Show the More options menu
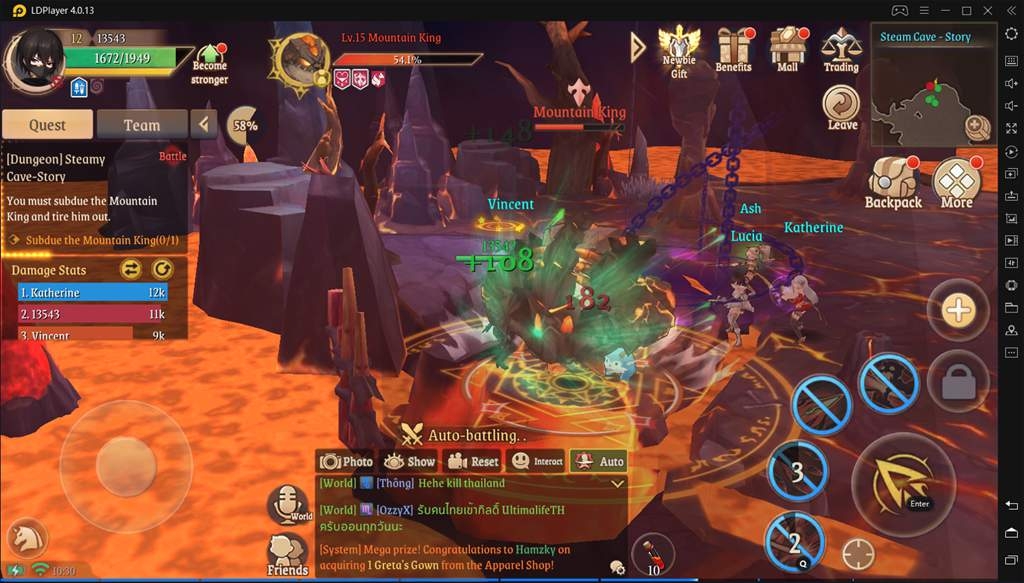1024x583 pixels. tap(957, 181)
